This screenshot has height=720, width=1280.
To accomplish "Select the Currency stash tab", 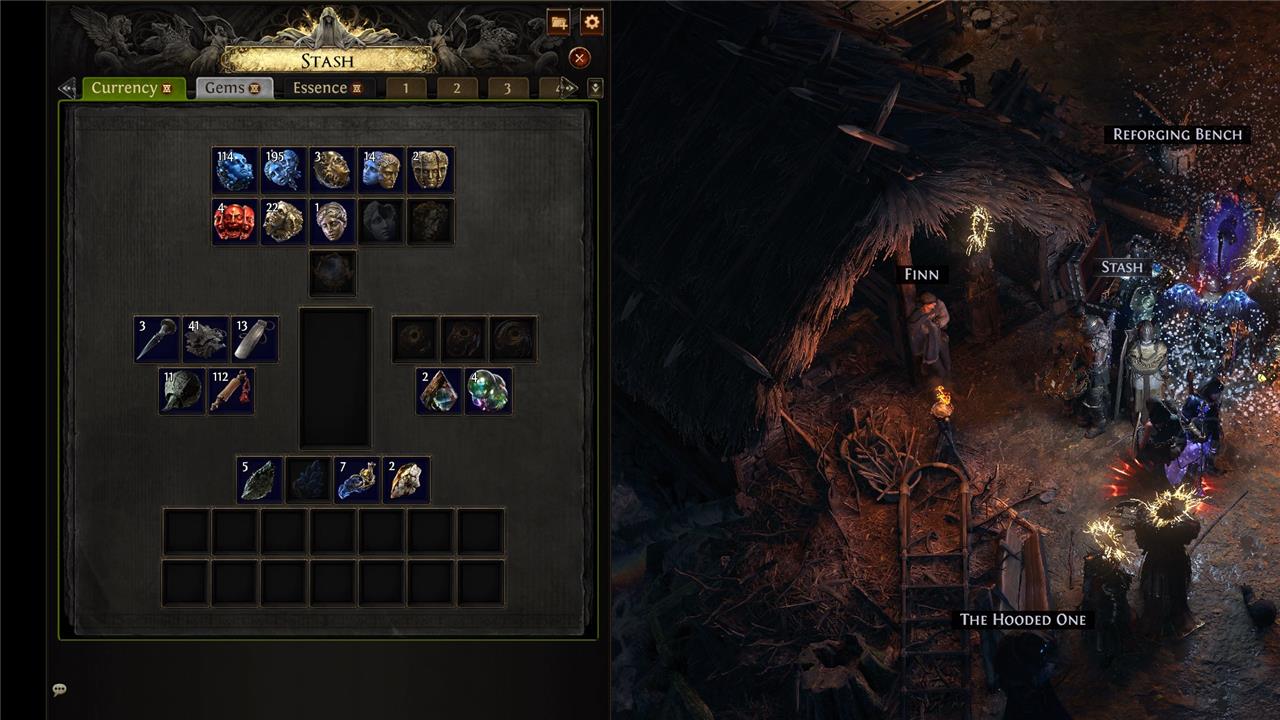I will [x=132, y=88].
